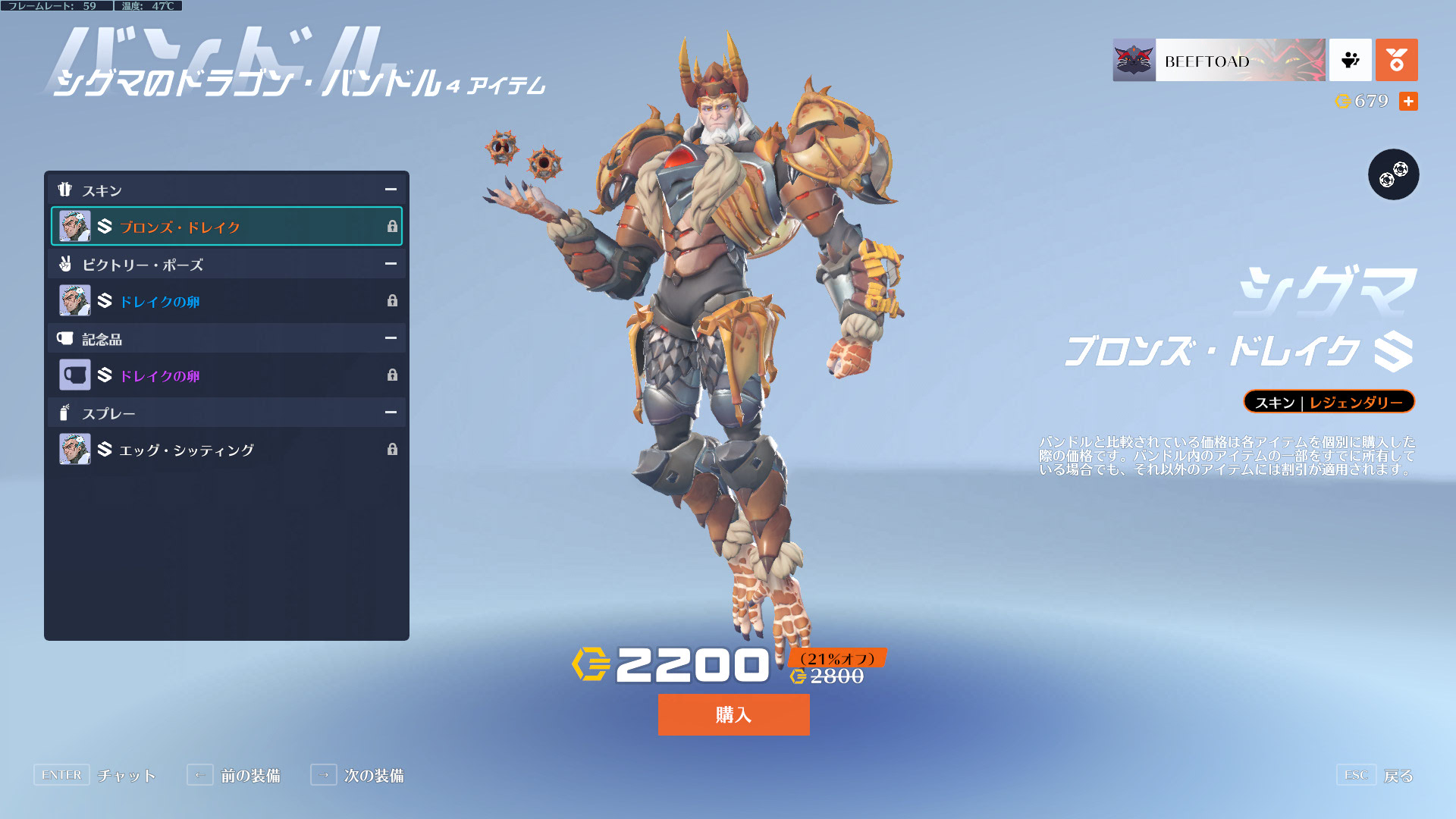
Task: Click the orange 購入 purchase button
Action: click(733, 714)
